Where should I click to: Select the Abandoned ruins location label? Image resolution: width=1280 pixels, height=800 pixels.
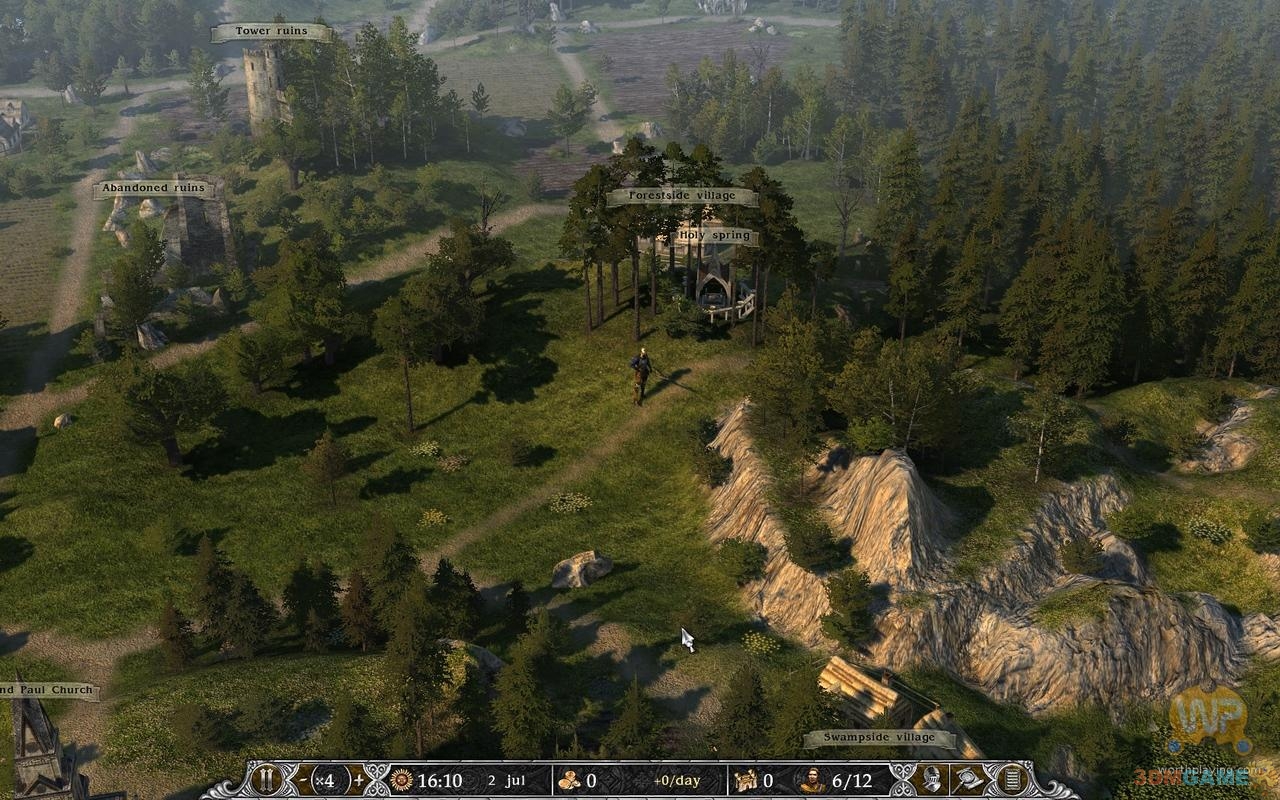pyautogui.click(x=153, y=188)
